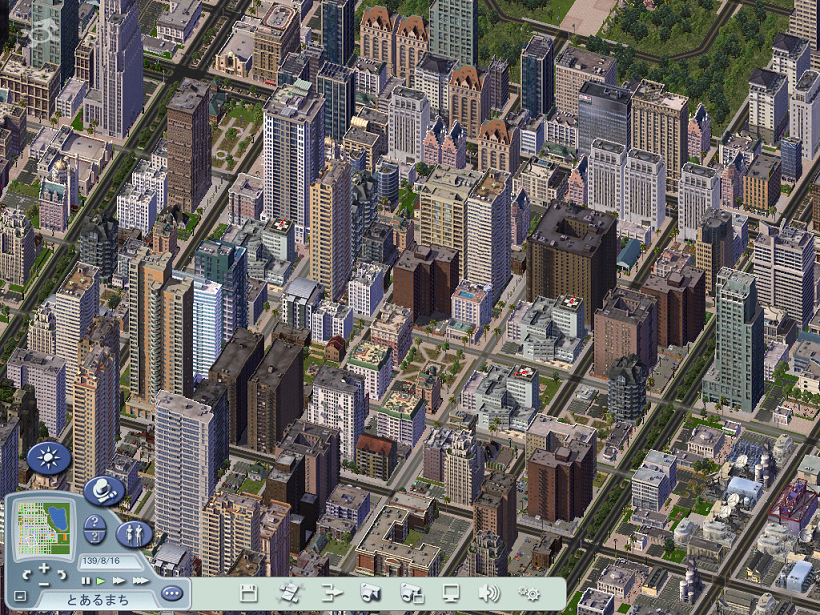Set simulation to normal play speed

coord(101,580)
